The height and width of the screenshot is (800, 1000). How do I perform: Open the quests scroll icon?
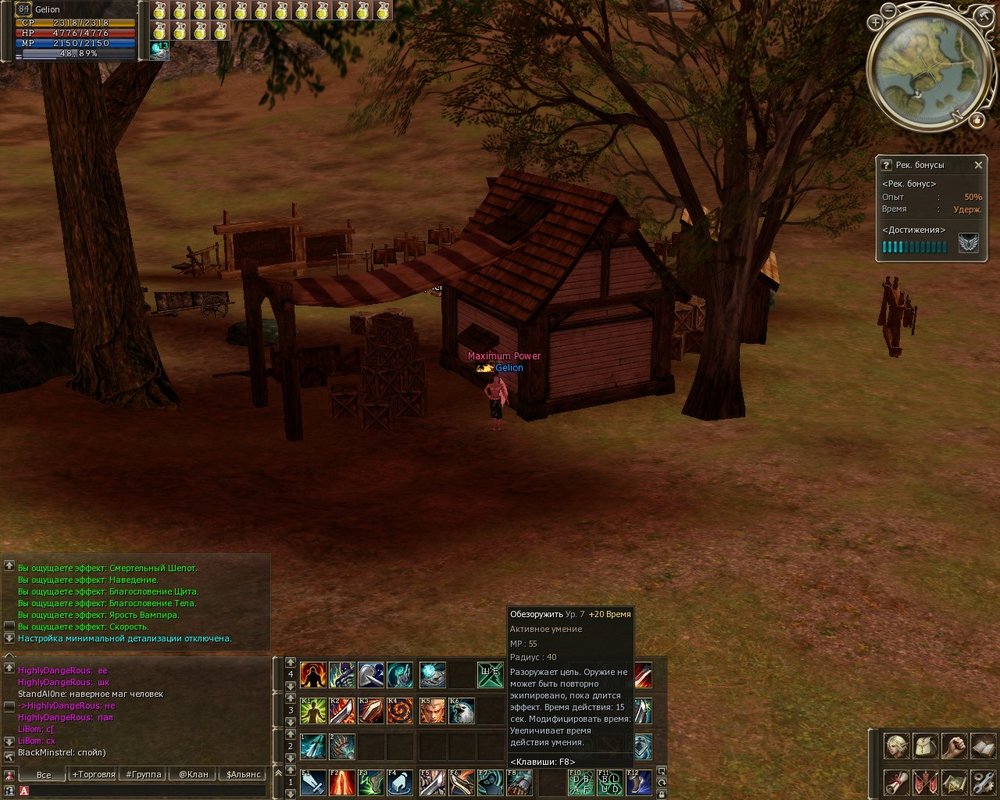click(895, 781)
